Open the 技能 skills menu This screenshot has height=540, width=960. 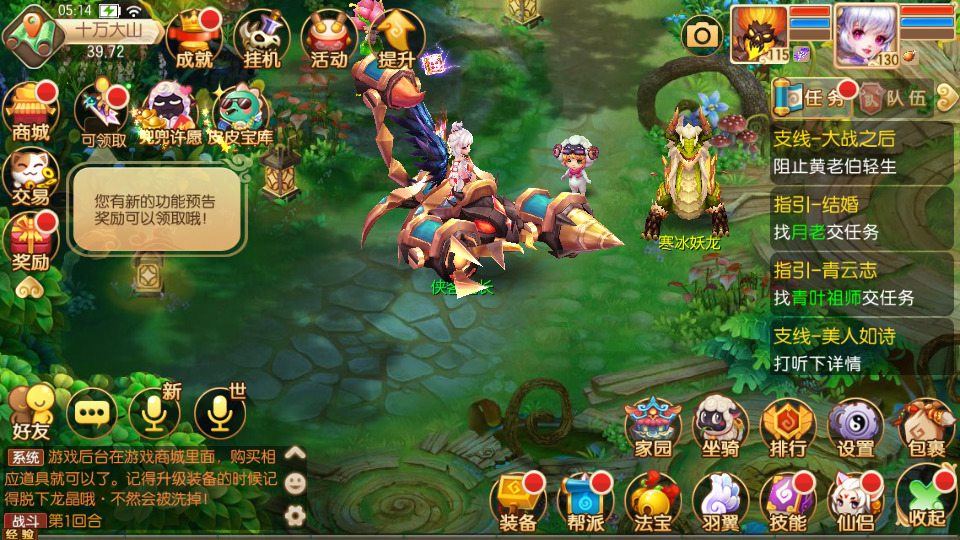pos(788,501)
